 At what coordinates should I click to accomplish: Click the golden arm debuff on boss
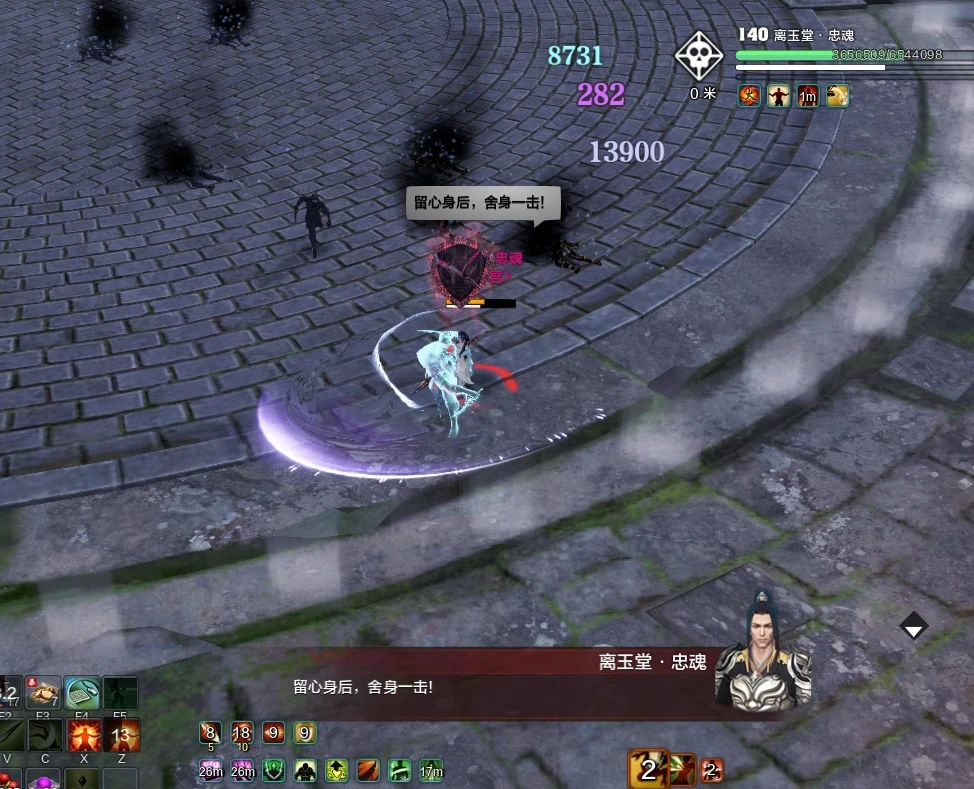click(837, 95)
